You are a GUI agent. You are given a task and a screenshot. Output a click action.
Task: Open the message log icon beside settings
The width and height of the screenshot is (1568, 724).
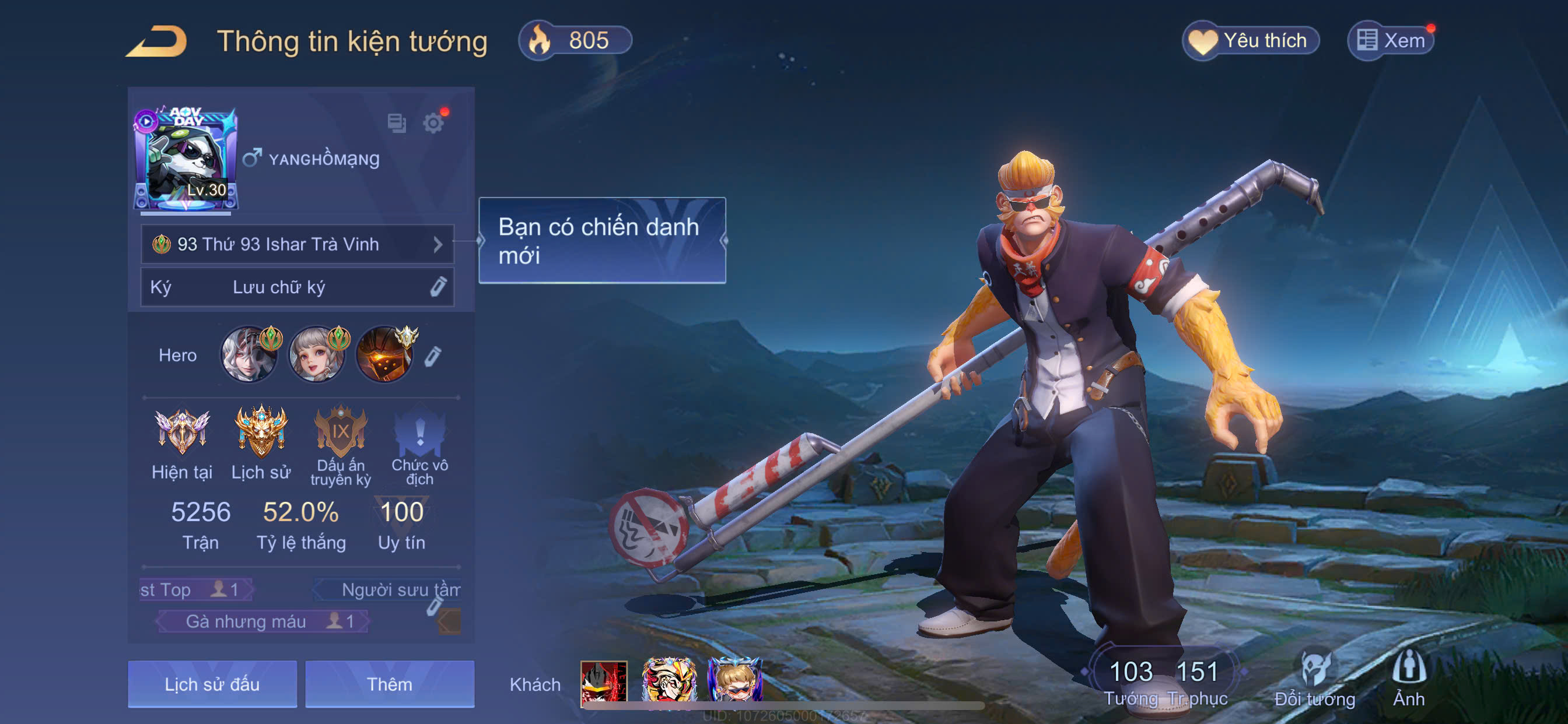click(x=397, y=124)
